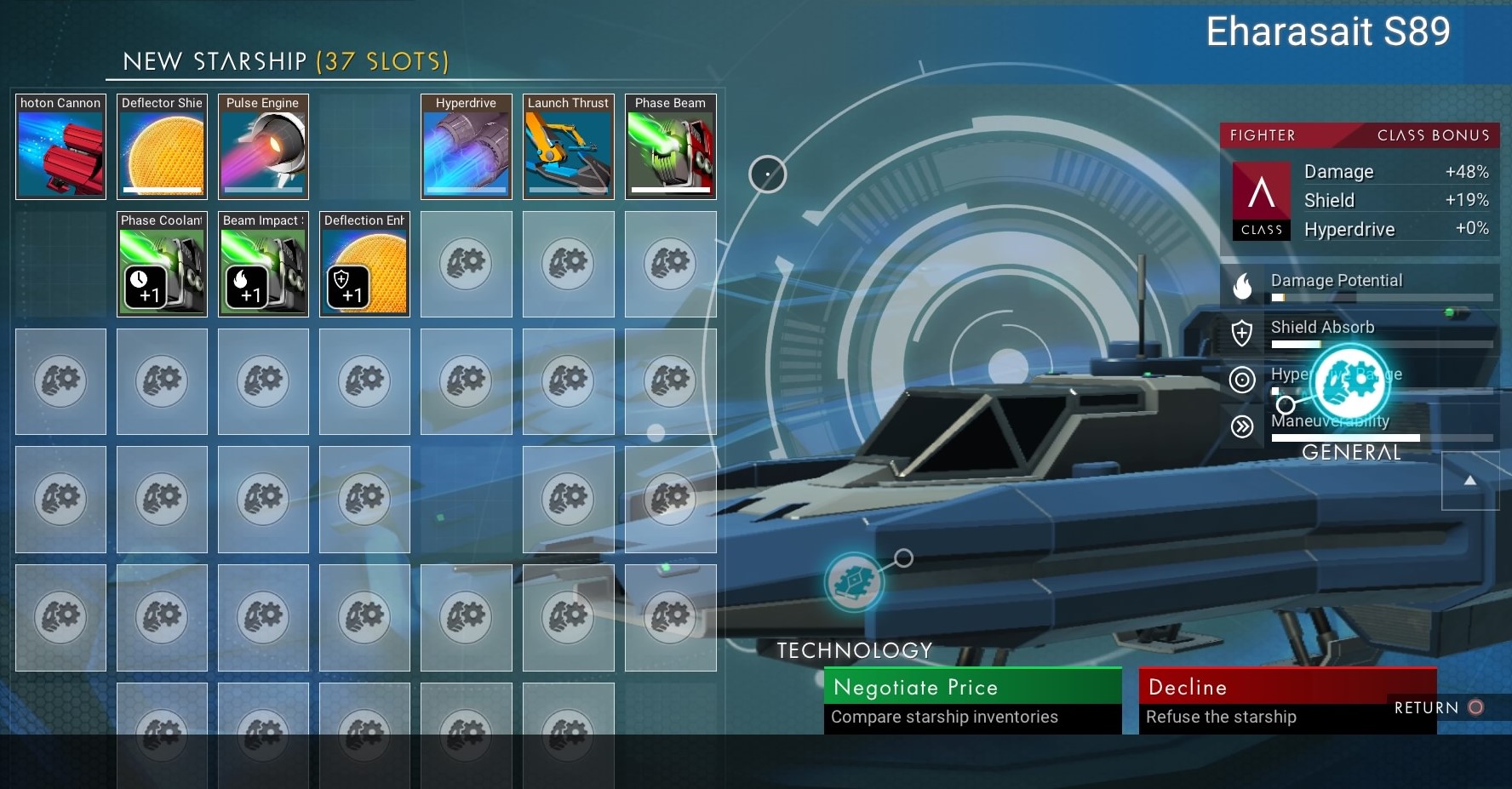Click Negotiate Price to compare inventories
The image size is (1512, 789).
[x=972, y=700]
